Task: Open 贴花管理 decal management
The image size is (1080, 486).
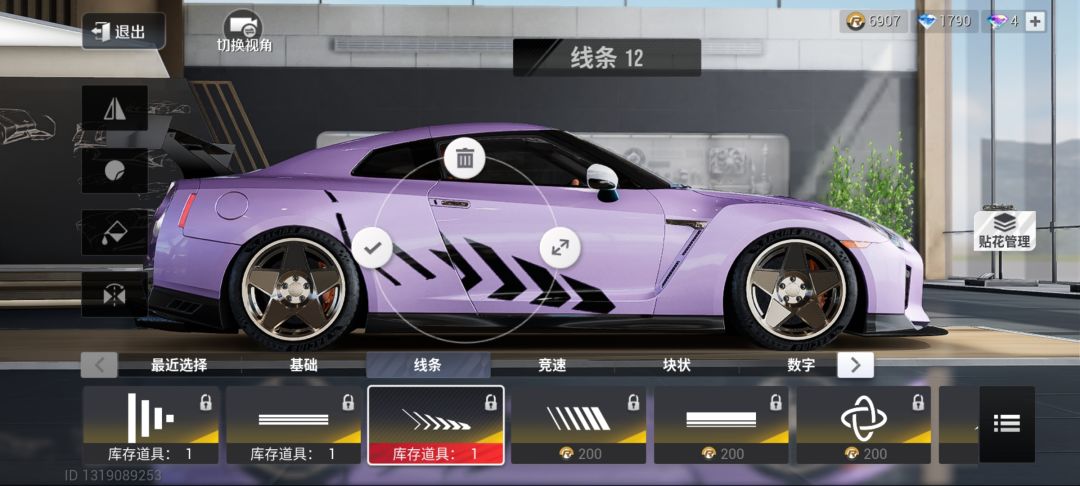Action: point(1004,230)
